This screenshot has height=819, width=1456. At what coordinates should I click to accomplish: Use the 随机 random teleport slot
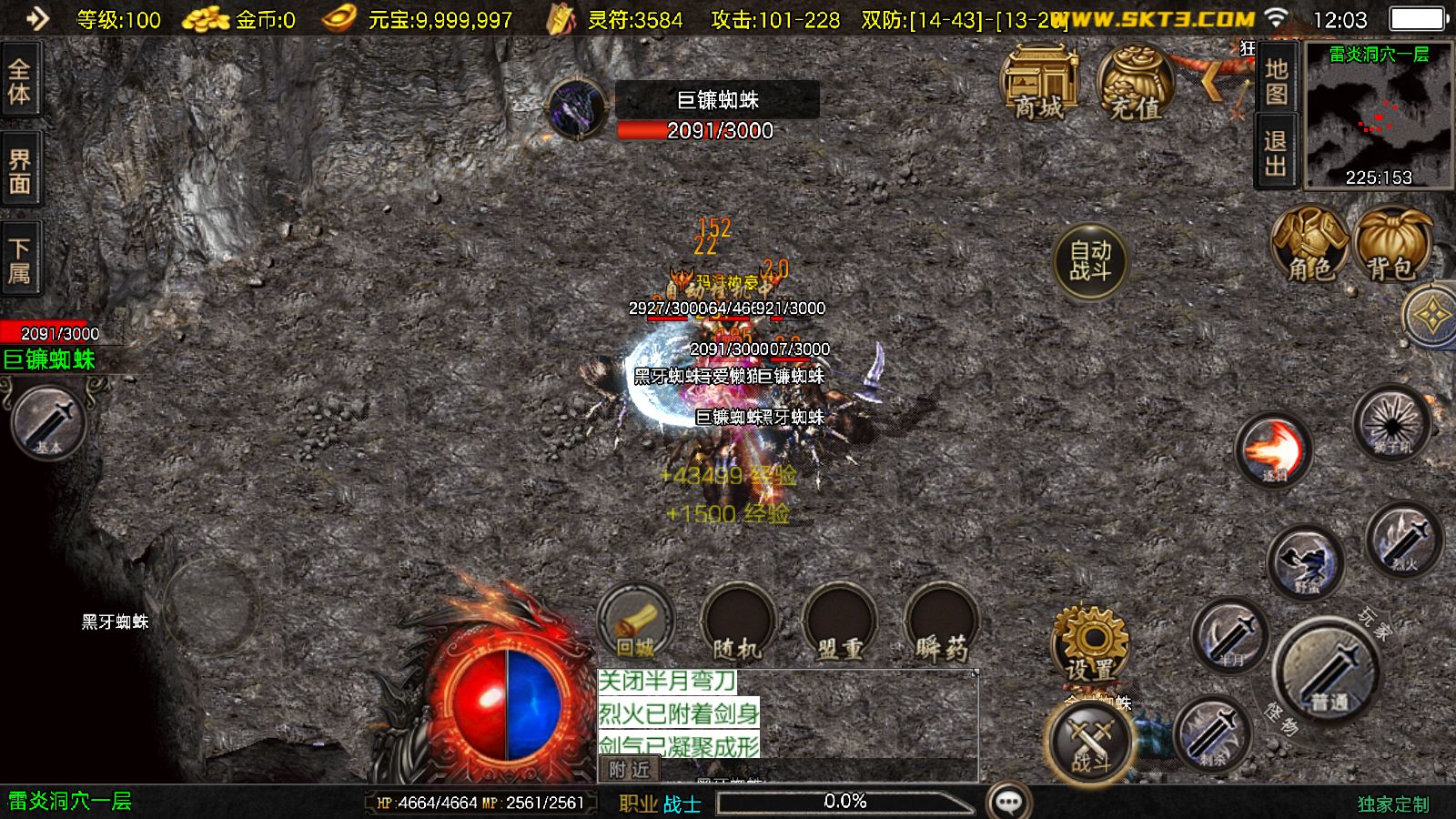click(737, 623)
